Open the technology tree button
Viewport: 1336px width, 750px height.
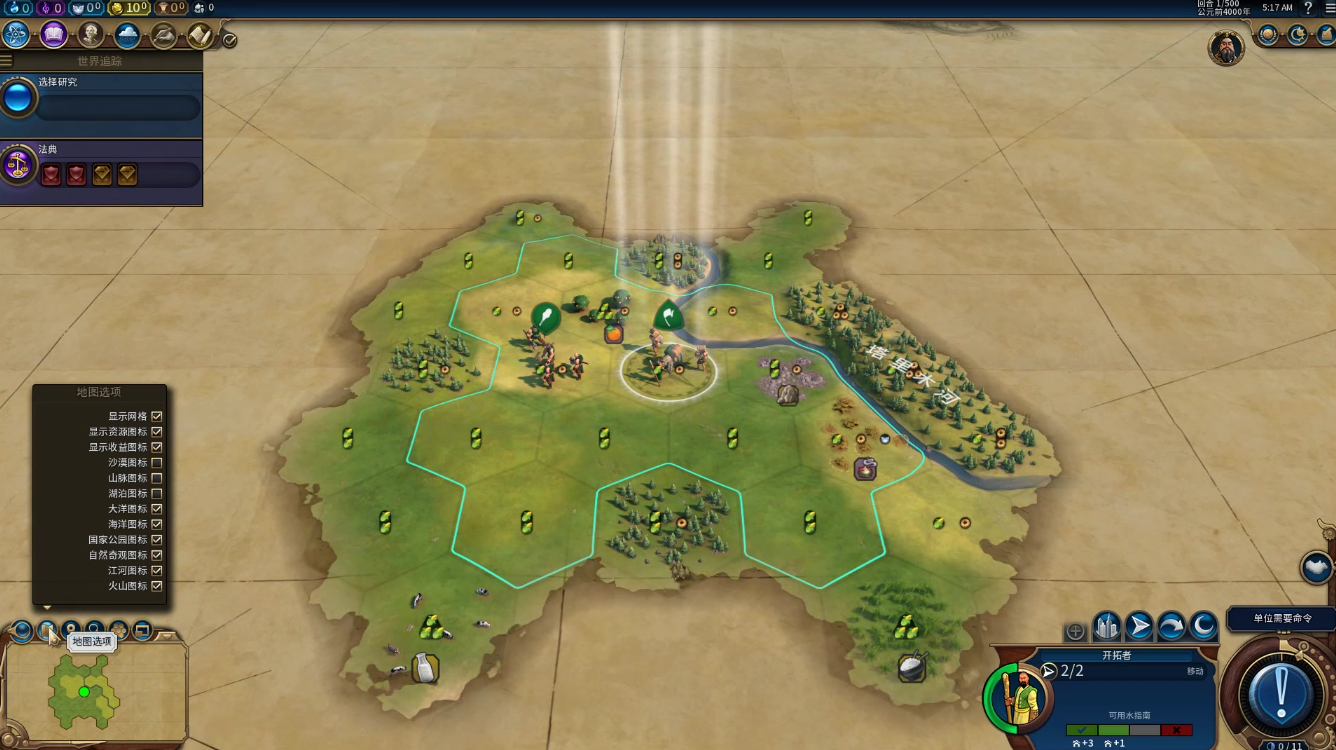[17, 35]
